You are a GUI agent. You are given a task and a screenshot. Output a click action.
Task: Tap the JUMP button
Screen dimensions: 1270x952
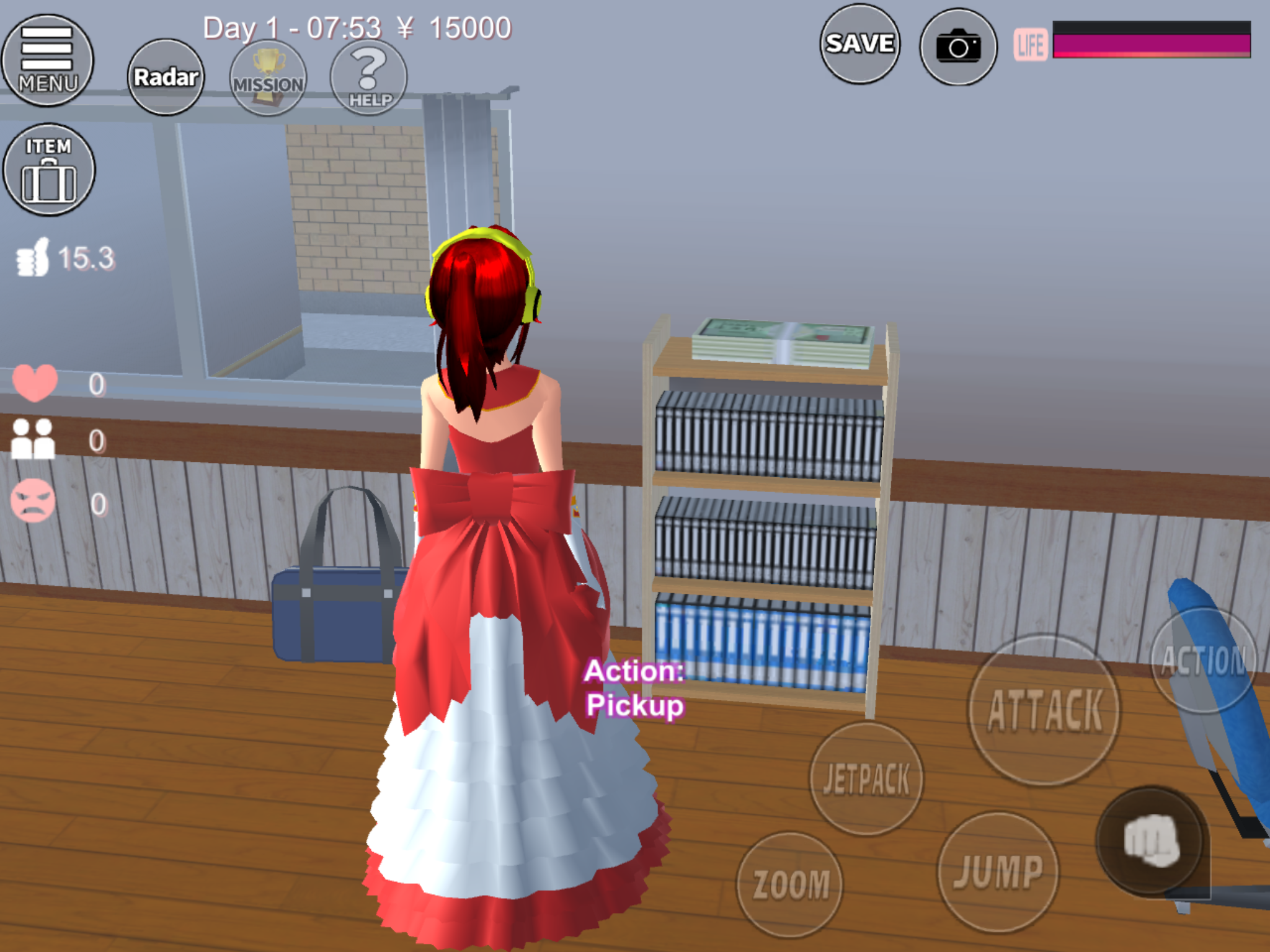tap(998, 871)
